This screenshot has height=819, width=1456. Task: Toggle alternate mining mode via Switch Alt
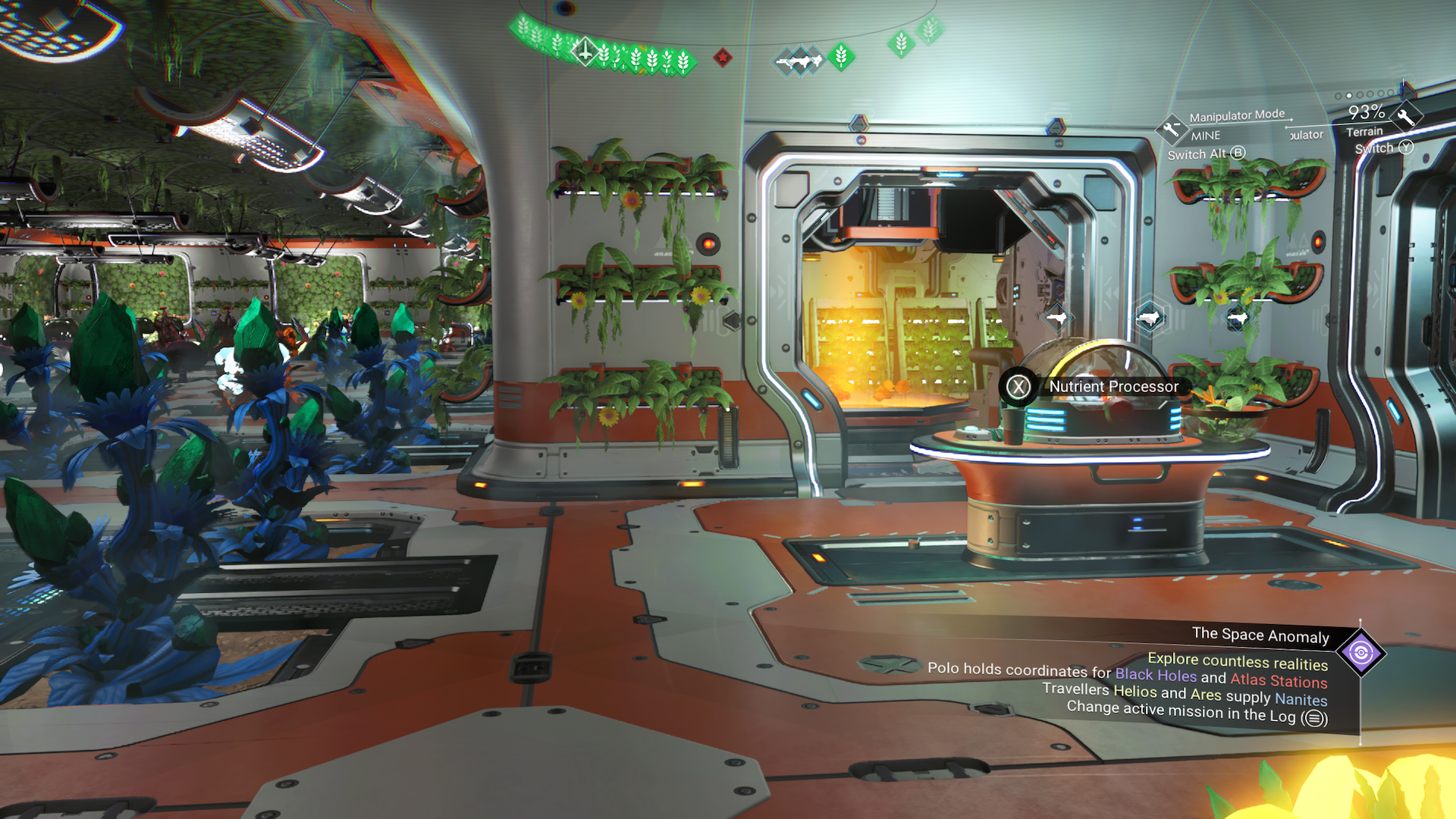coord(1238,154)
